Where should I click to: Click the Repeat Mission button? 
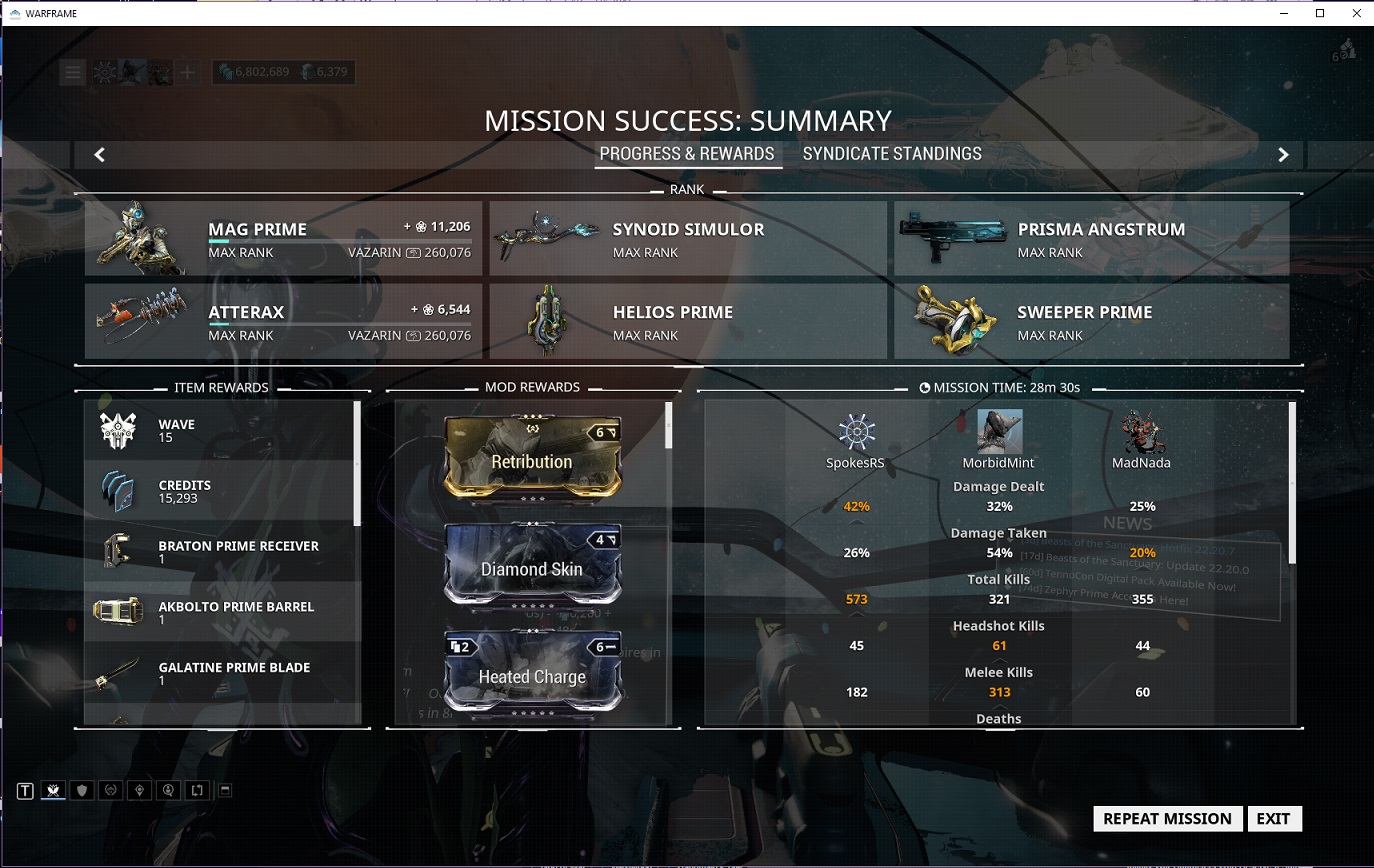point(1167,818)
